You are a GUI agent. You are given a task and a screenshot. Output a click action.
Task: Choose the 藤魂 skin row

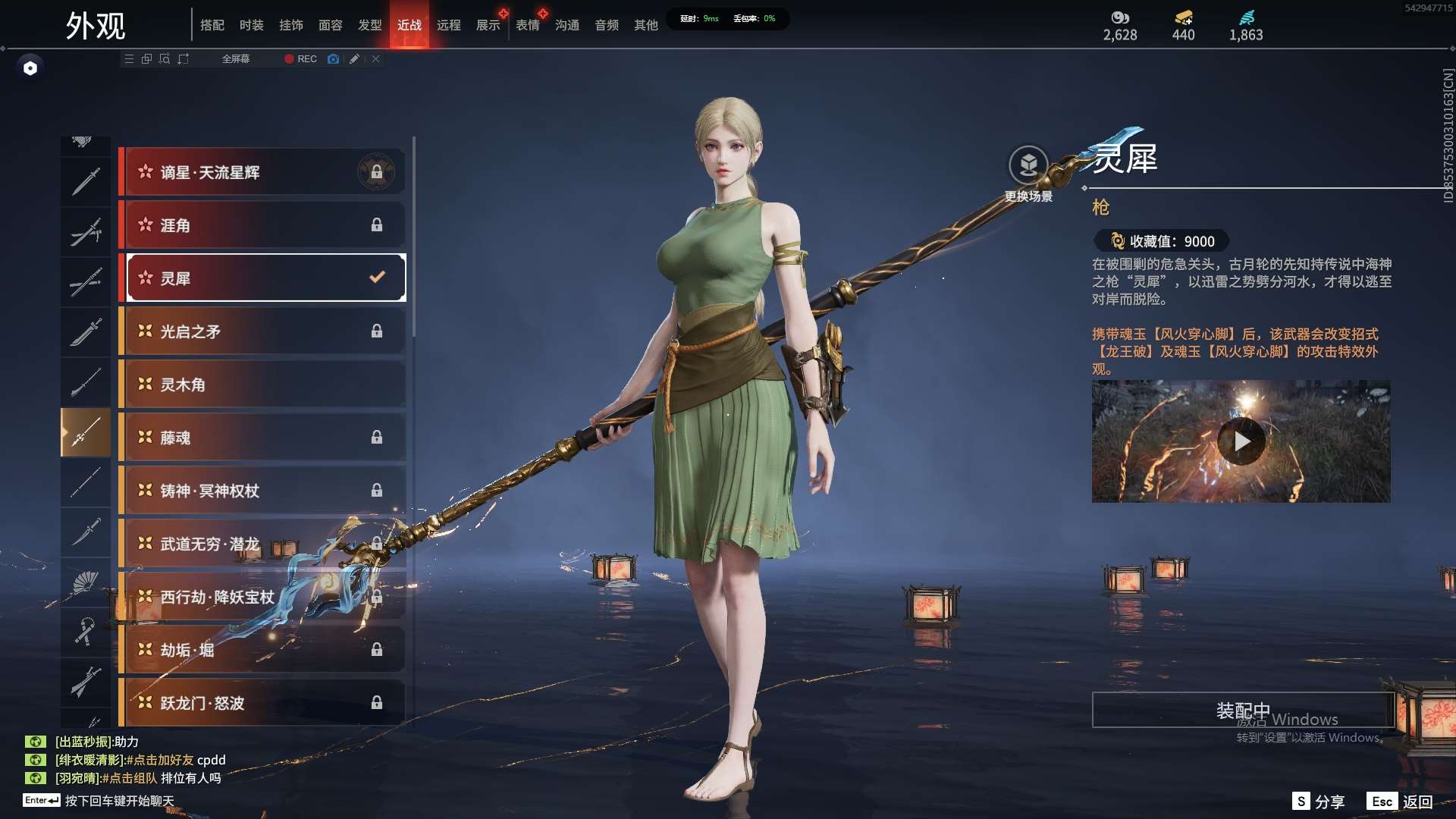[262, 438]
